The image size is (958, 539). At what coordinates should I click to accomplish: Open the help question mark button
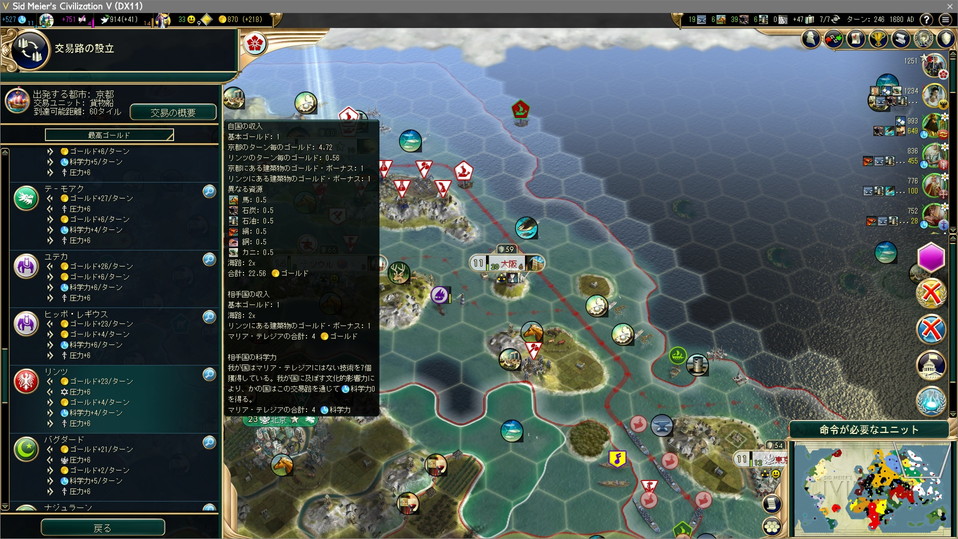927,19
